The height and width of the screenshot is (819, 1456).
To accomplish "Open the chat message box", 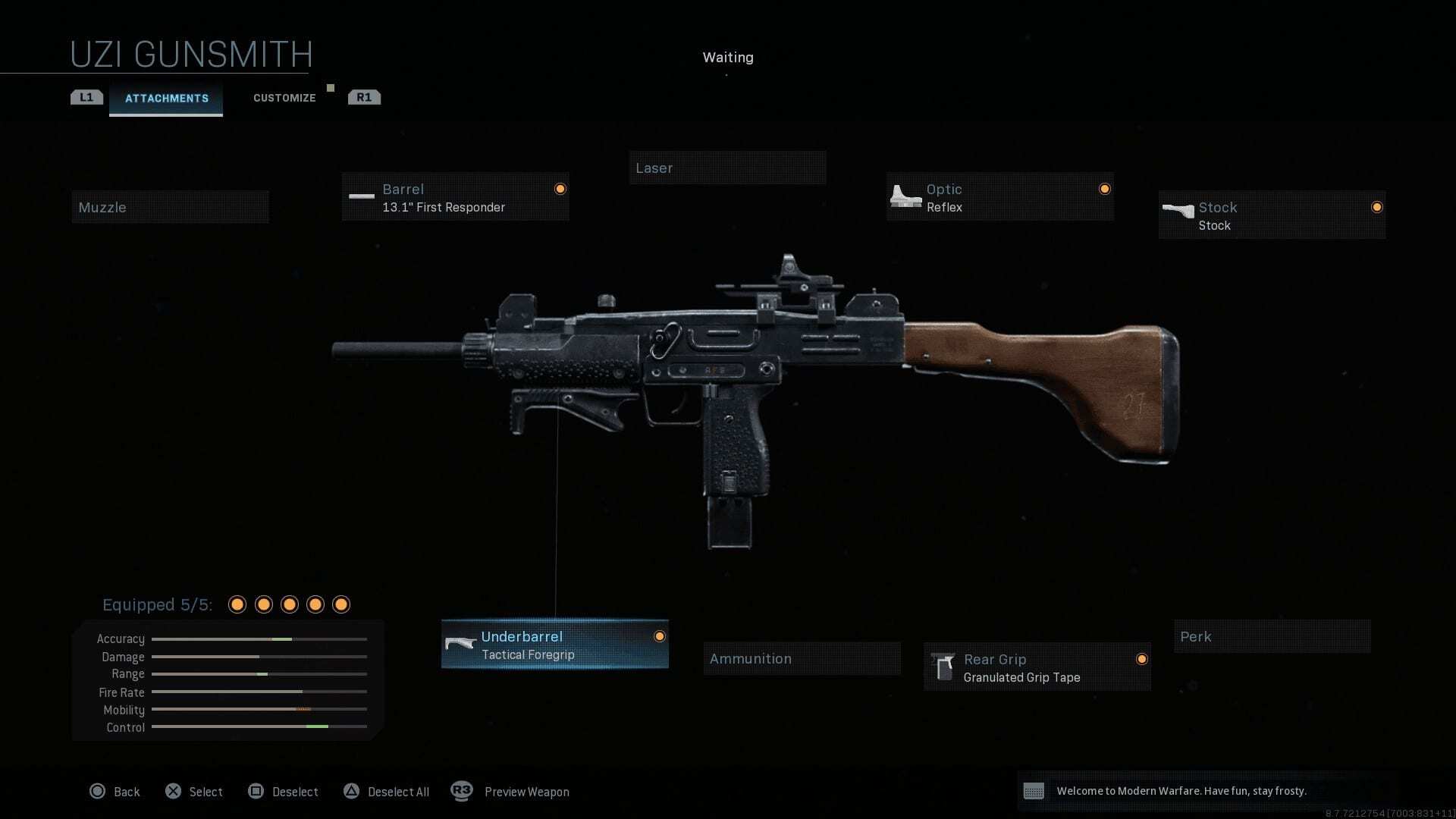I will (1206, 791).
